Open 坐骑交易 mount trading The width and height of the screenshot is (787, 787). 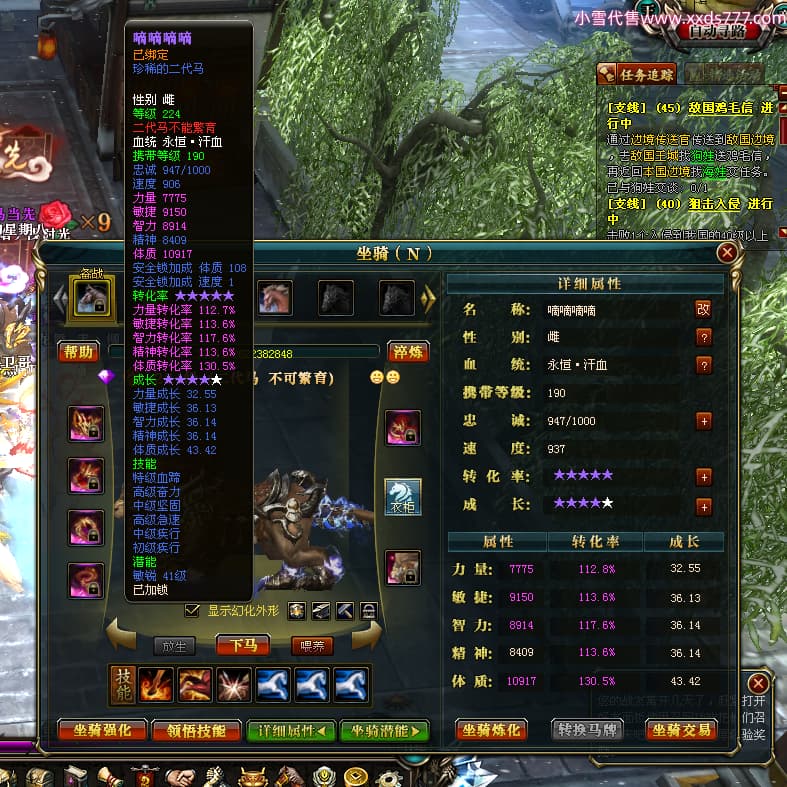(x=683, y=730)
